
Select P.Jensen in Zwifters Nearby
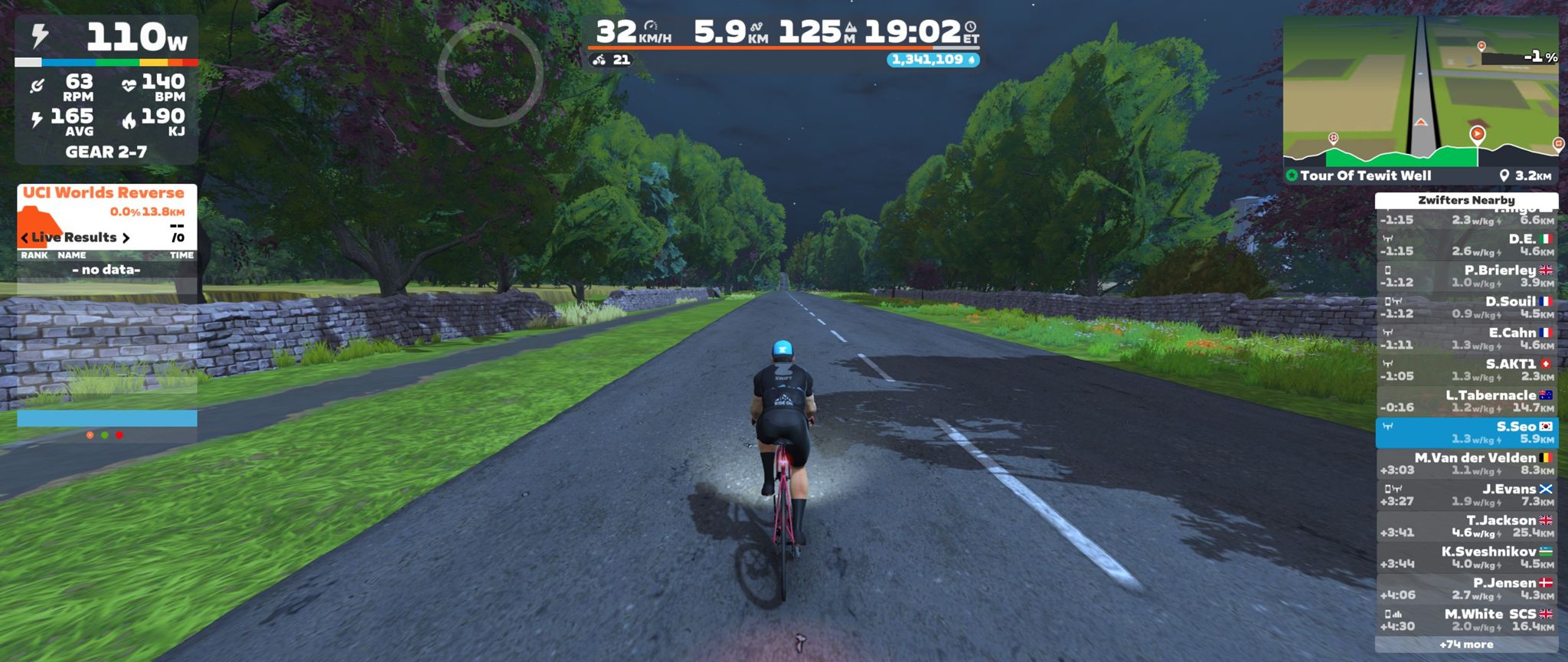tap(1466, 589)
